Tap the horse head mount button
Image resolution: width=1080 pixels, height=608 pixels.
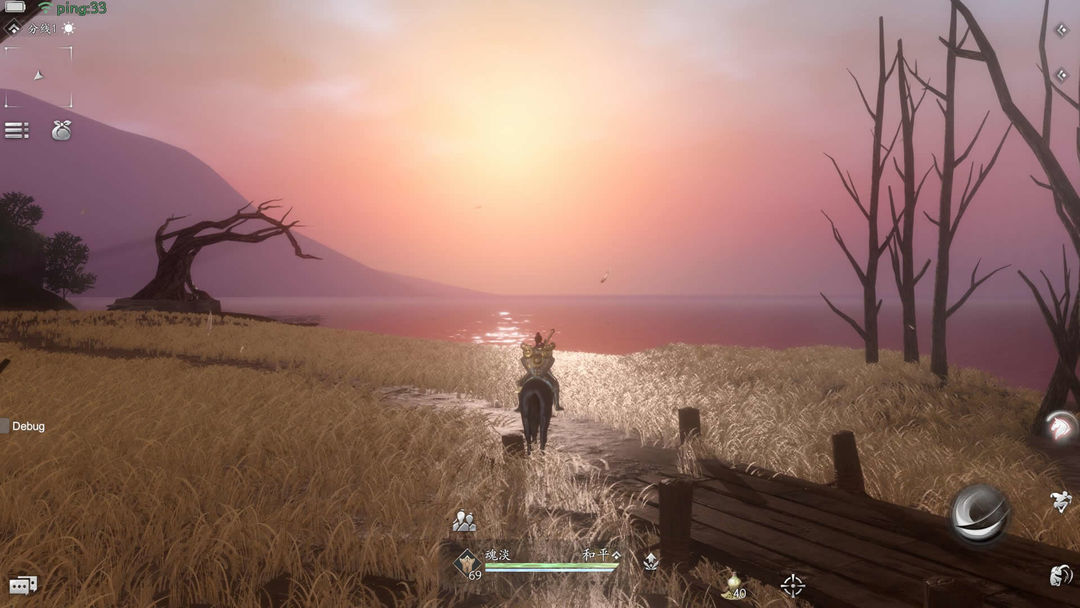tap(1061, 427)
